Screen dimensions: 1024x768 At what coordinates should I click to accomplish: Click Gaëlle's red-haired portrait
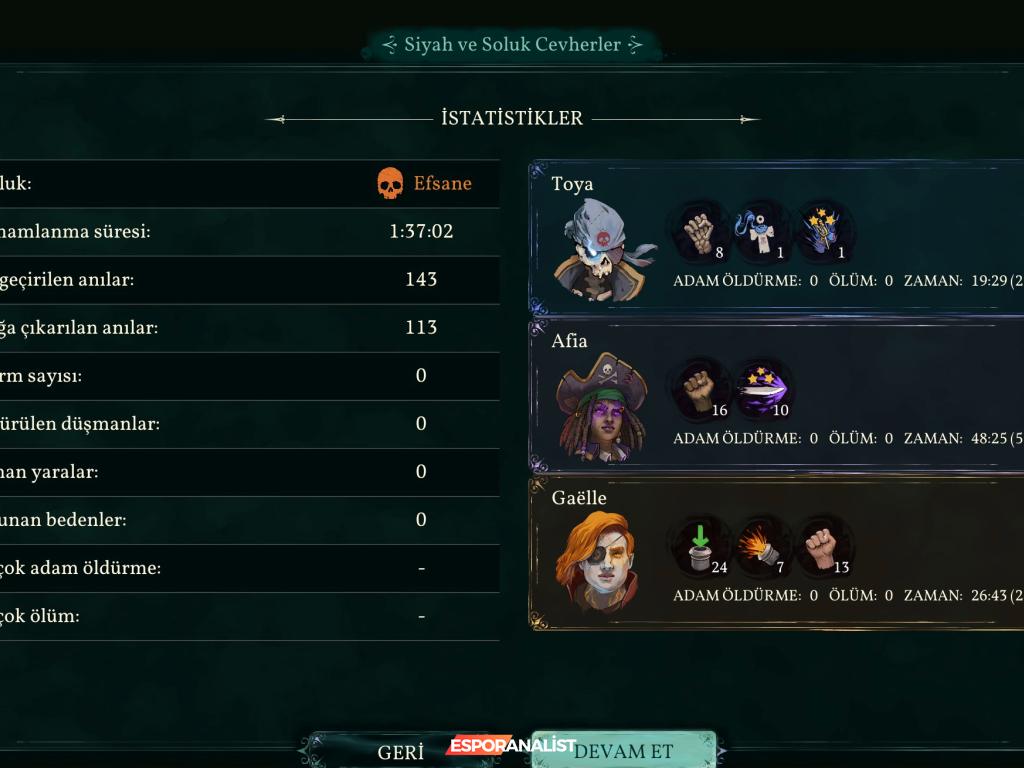click(597, 562)
